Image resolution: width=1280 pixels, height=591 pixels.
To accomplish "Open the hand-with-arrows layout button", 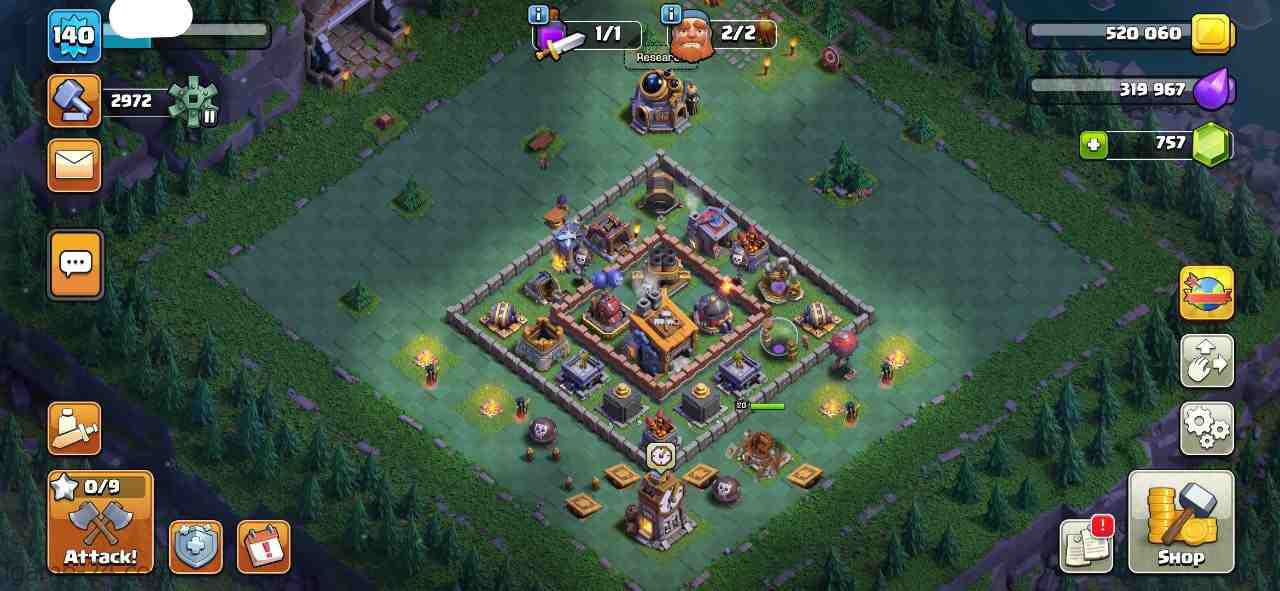I will (x=1206, y=361).
